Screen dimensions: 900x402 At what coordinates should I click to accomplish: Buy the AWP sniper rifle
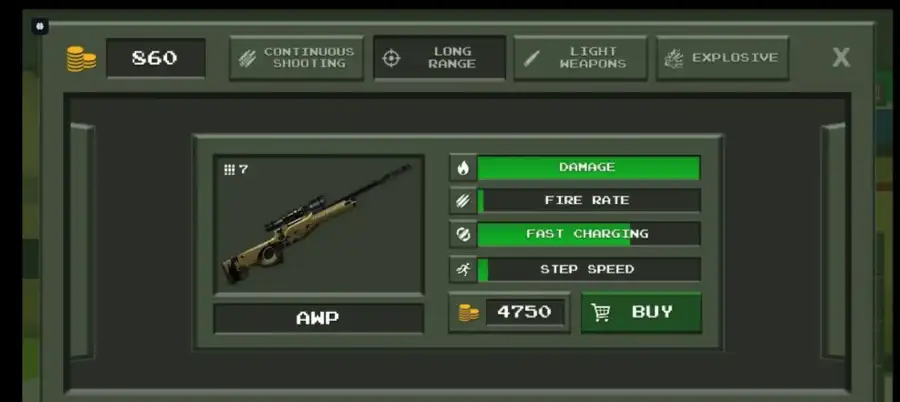(x=641, y=312)
